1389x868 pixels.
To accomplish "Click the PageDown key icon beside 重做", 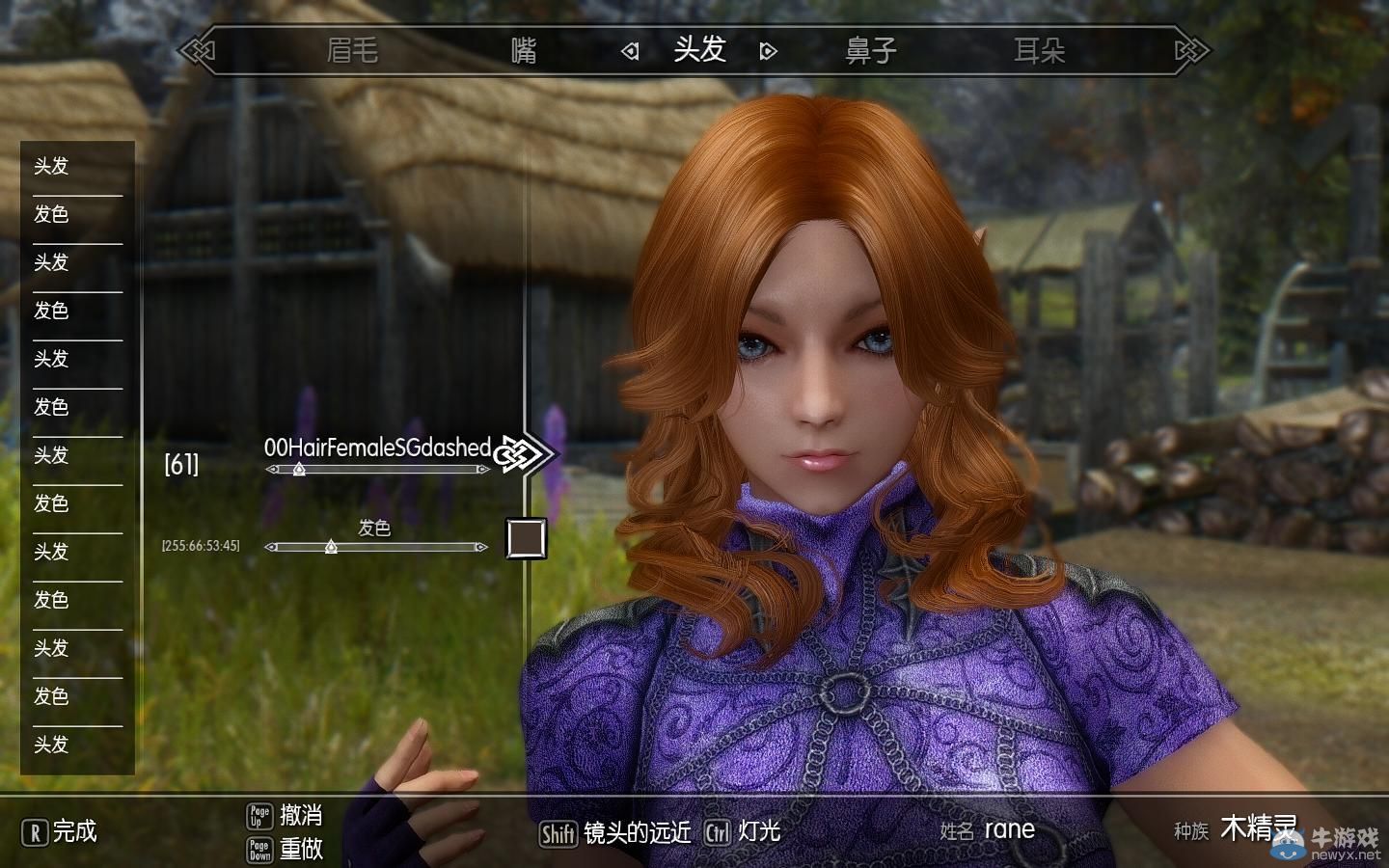I will coord(259,851).
